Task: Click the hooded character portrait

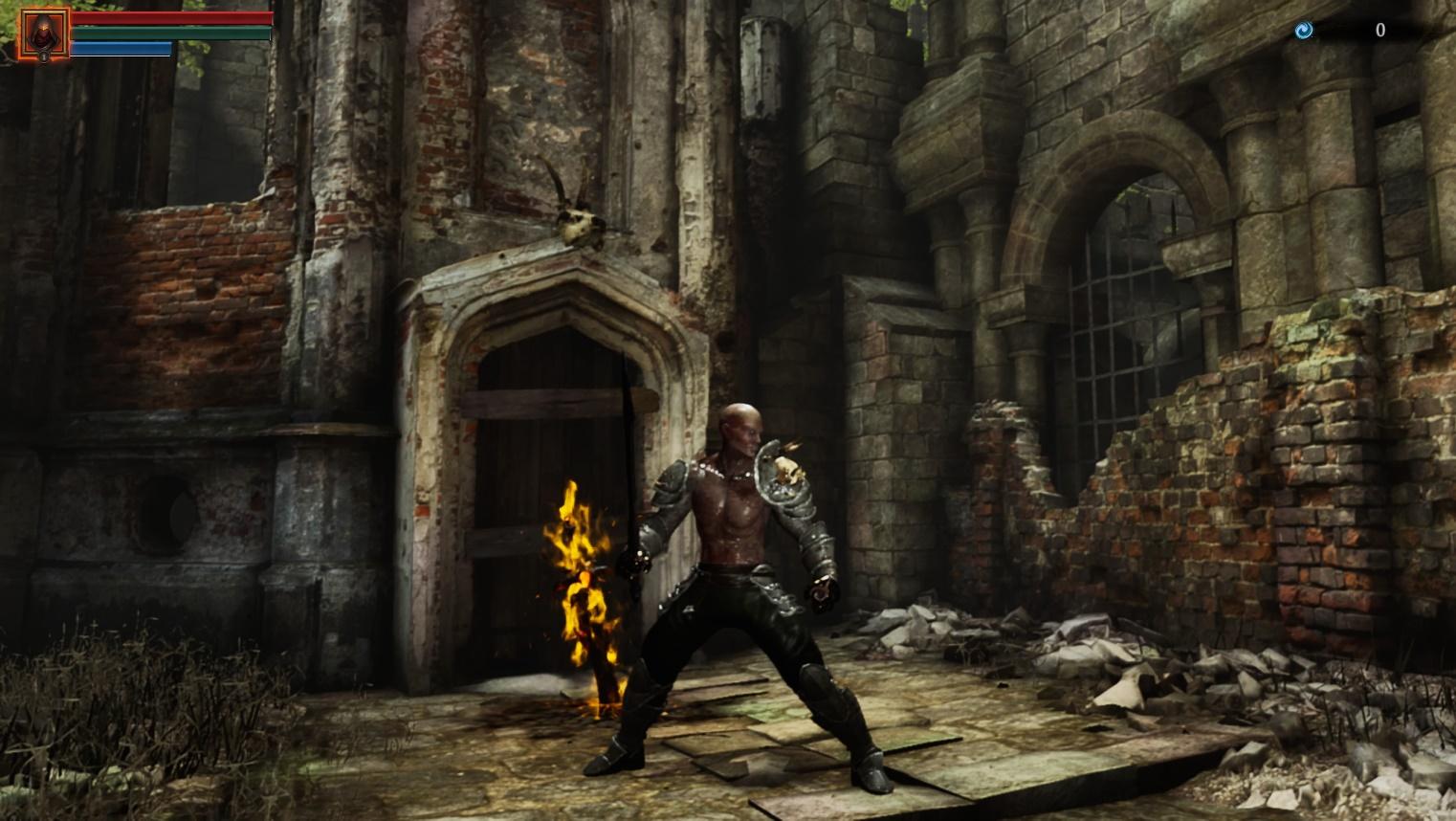Action: [44, 34]
